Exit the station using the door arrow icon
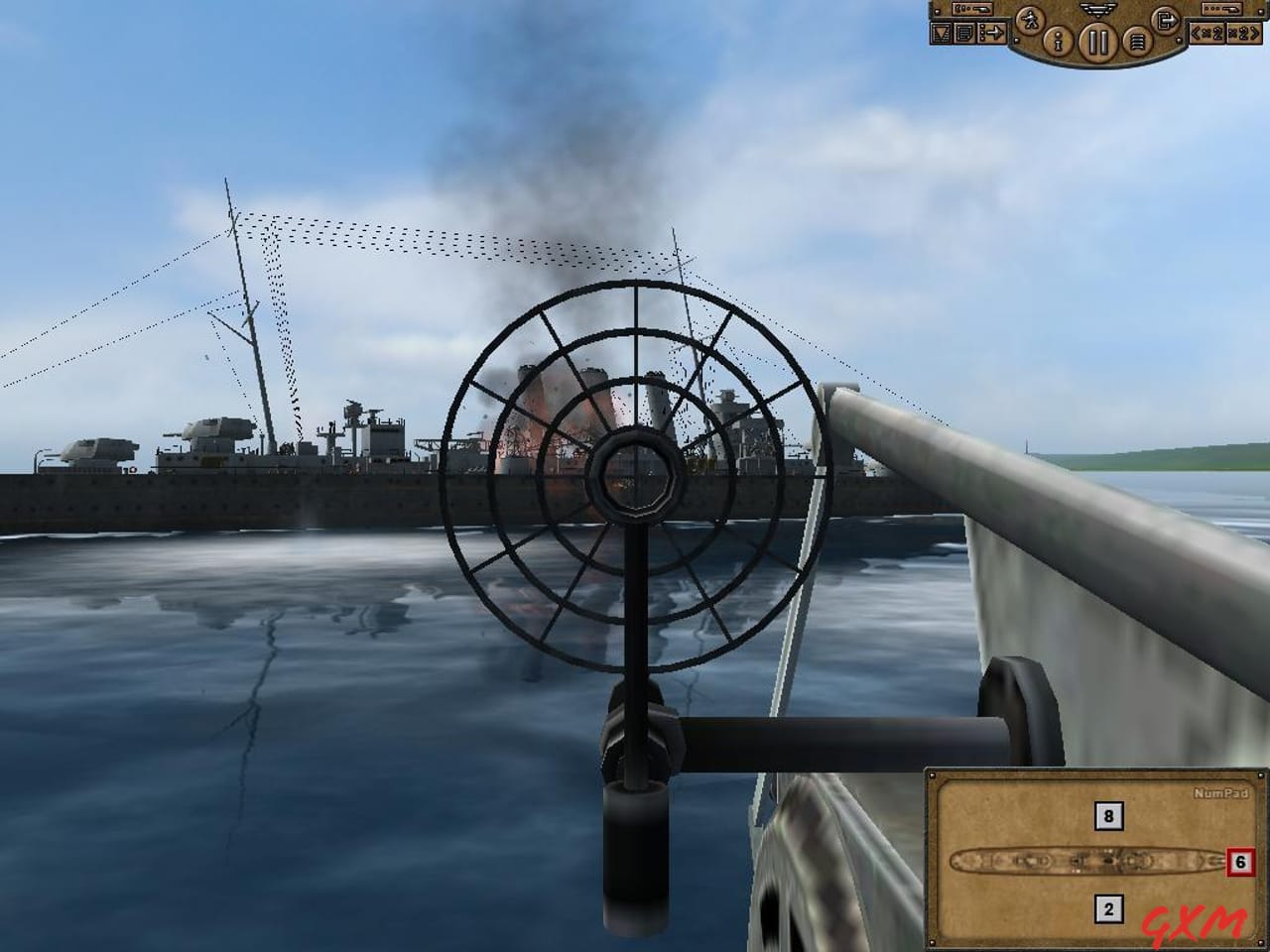Viewport: 1270px width, 952px height. pos(1166,19)
